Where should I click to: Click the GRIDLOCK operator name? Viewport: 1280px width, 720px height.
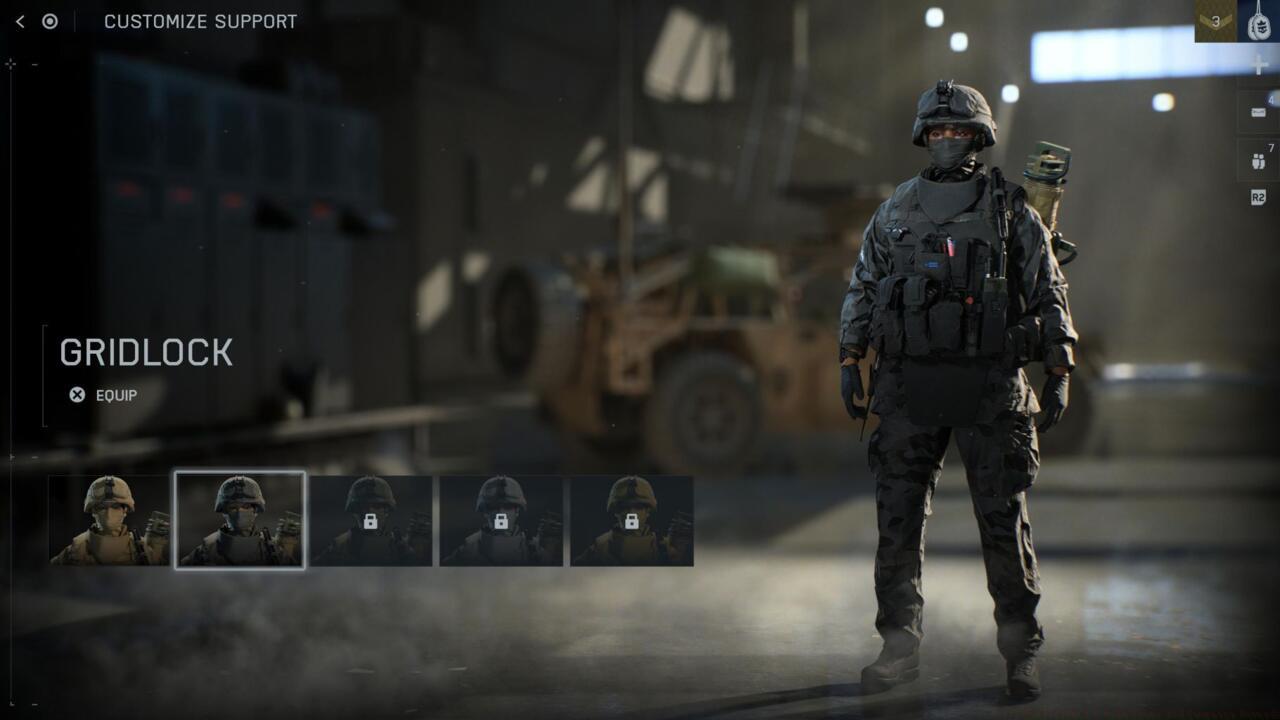[146, 352]
